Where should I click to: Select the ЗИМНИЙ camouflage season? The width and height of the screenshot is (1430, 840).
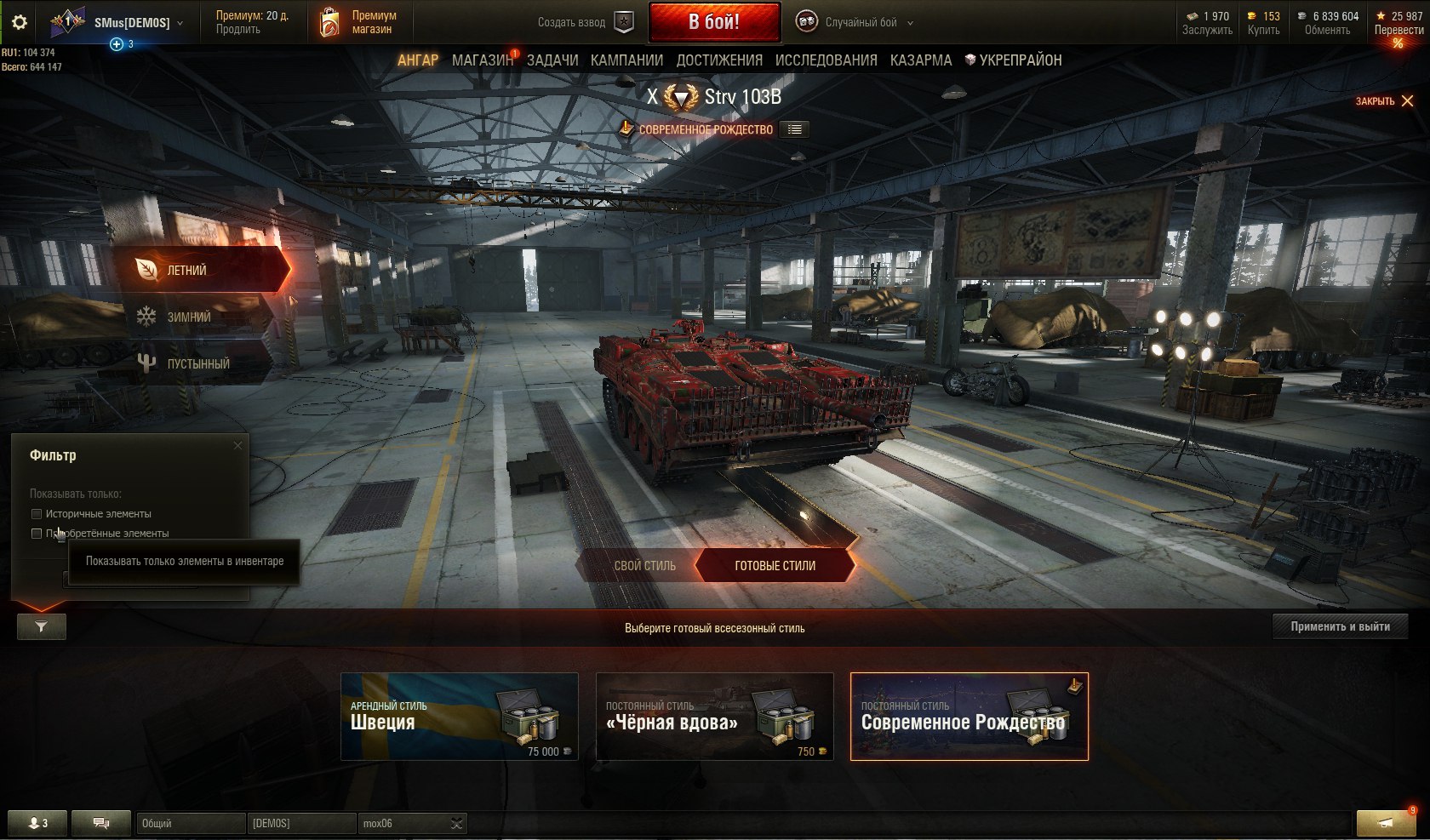point(189,317)
